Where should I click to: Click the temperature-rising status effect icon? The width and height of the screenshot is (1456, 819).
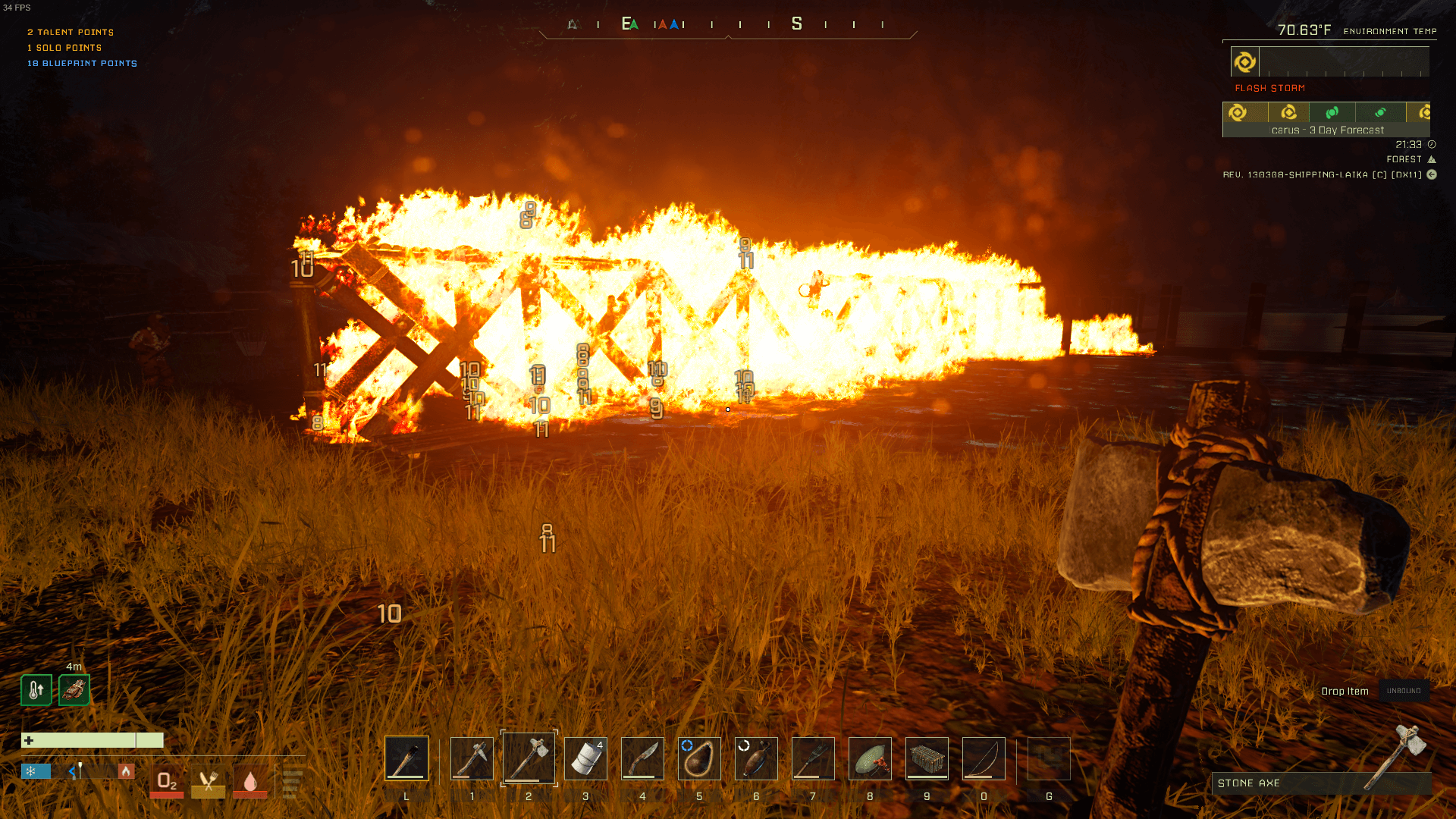pos(36,690)
